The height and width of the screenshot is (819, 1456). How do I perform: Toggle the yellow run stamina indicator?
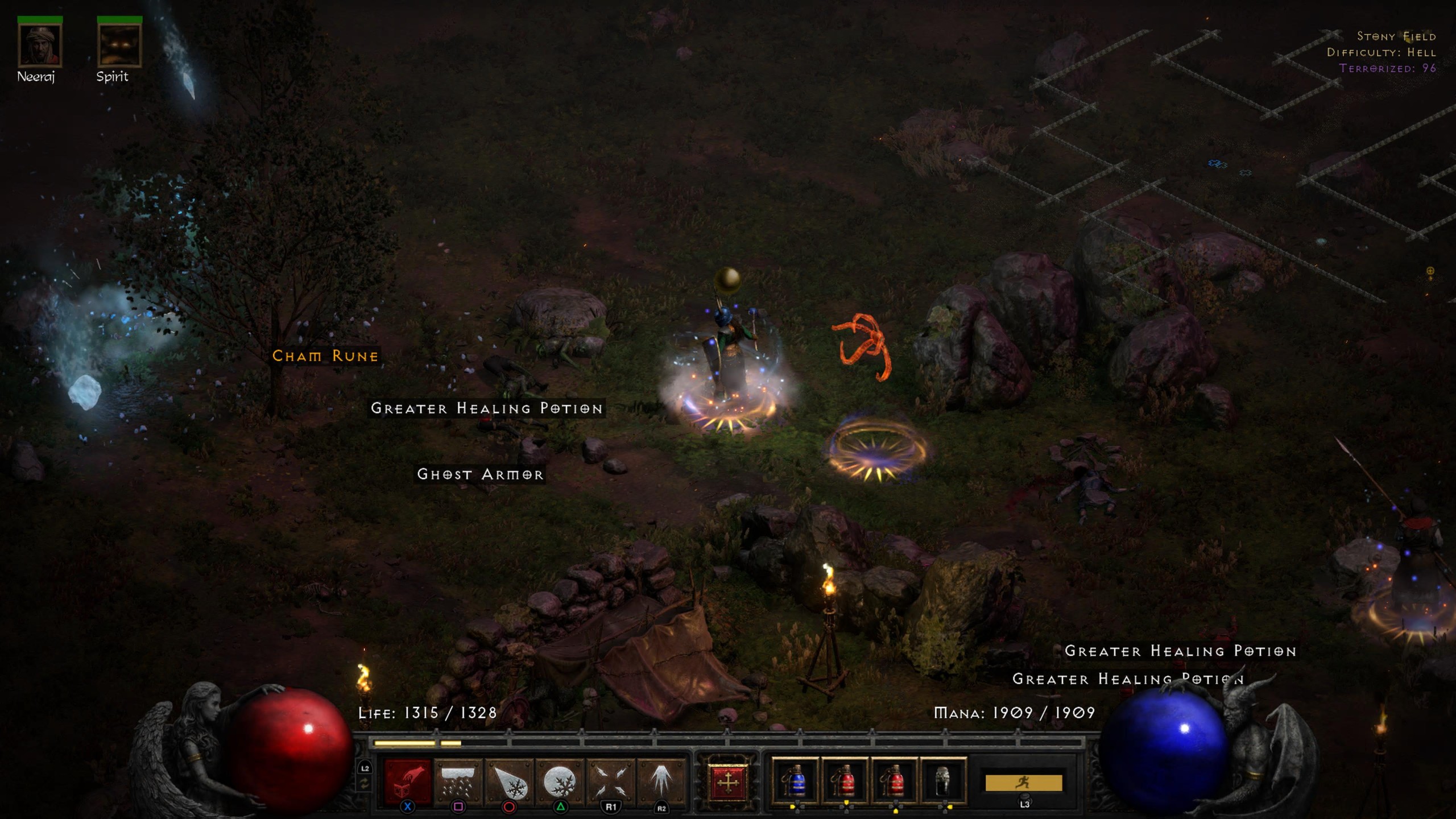[1024, 783]
